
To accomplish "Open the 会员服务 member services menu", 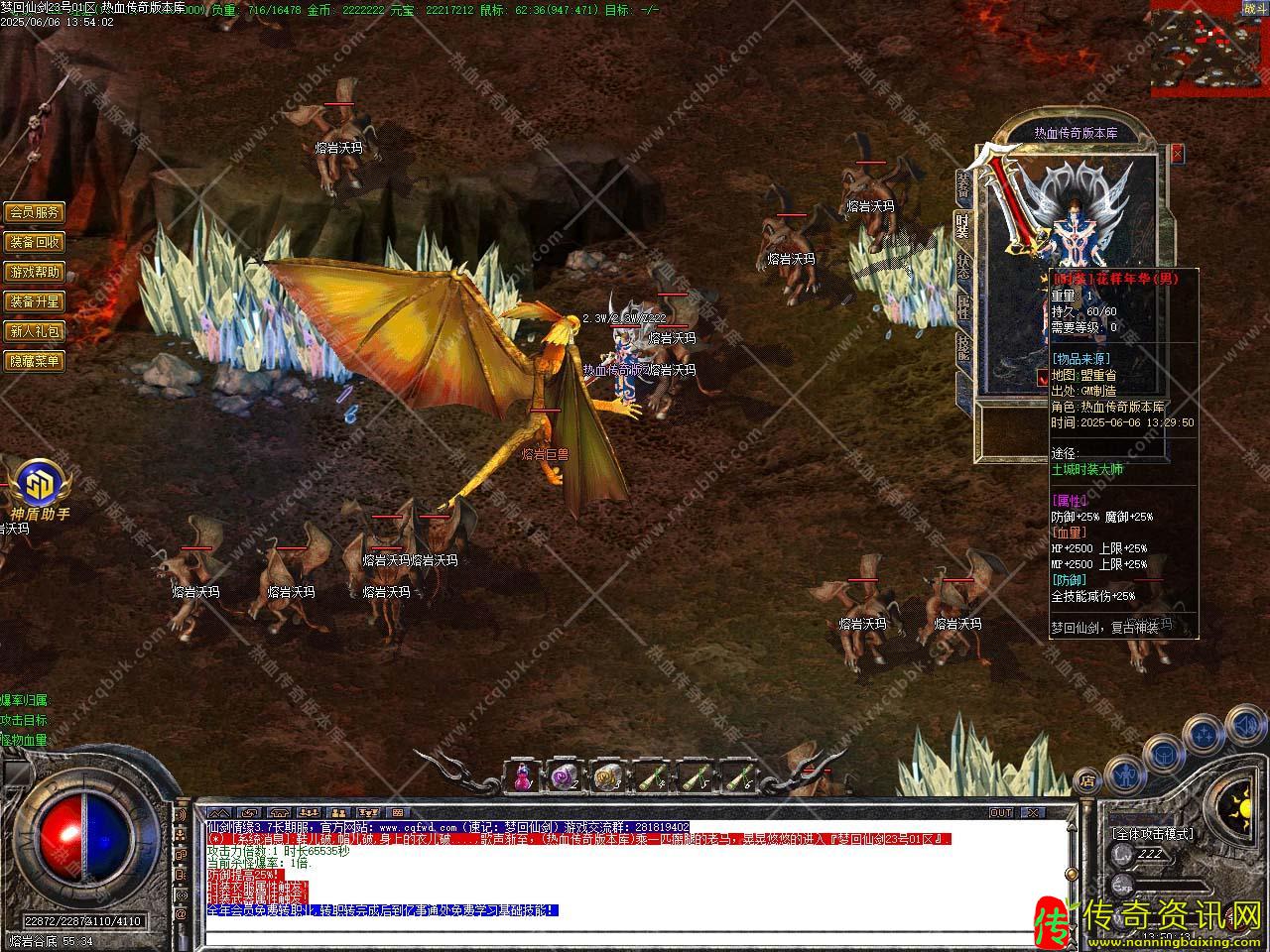I will point(35,212).
